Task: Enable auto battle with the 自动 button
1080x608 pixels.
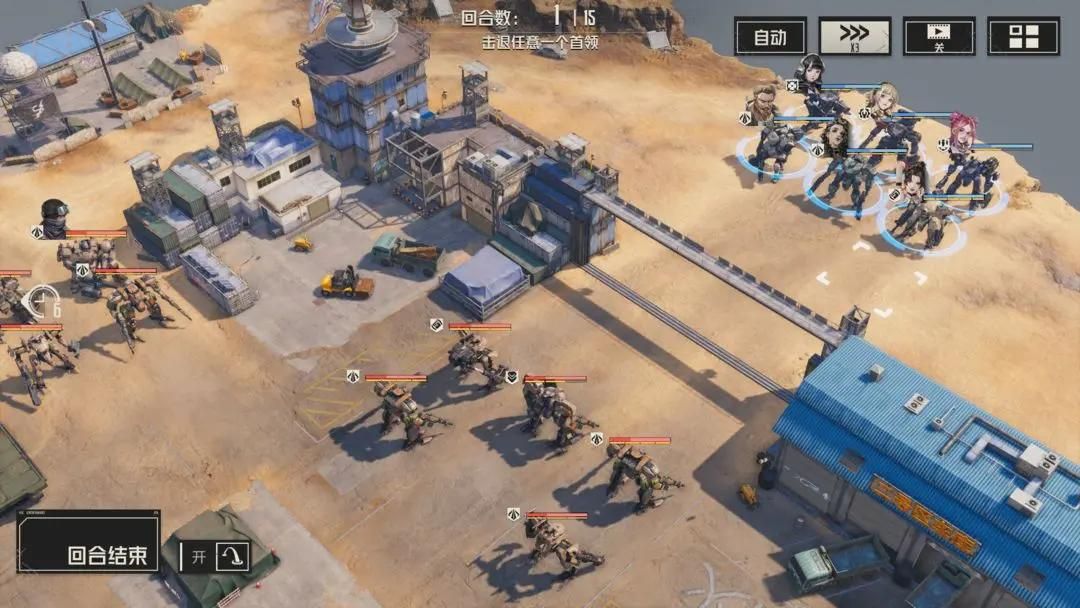Action: point(770,37)
